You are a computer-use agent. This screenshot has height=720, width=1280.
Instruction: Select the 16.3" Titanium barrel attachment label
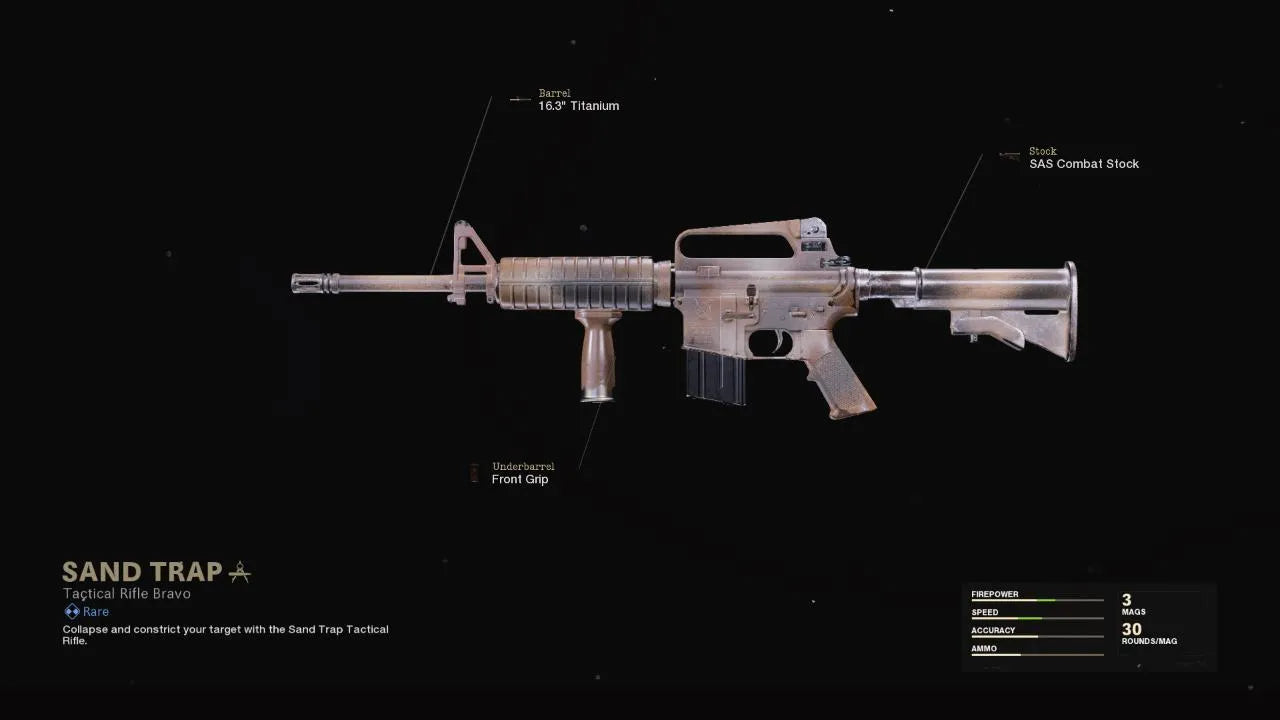point(578,106)
